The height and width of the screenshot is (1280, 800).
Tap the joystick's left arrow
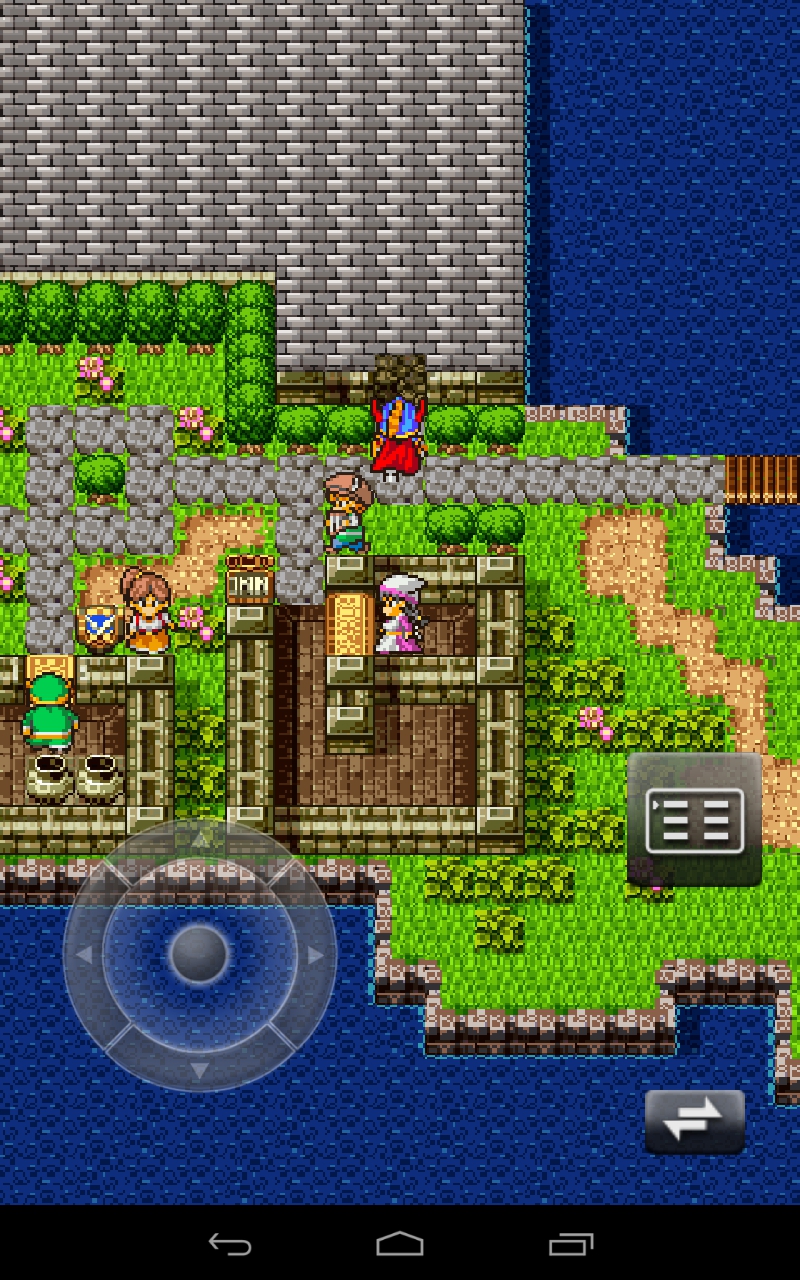click(84, 955)
